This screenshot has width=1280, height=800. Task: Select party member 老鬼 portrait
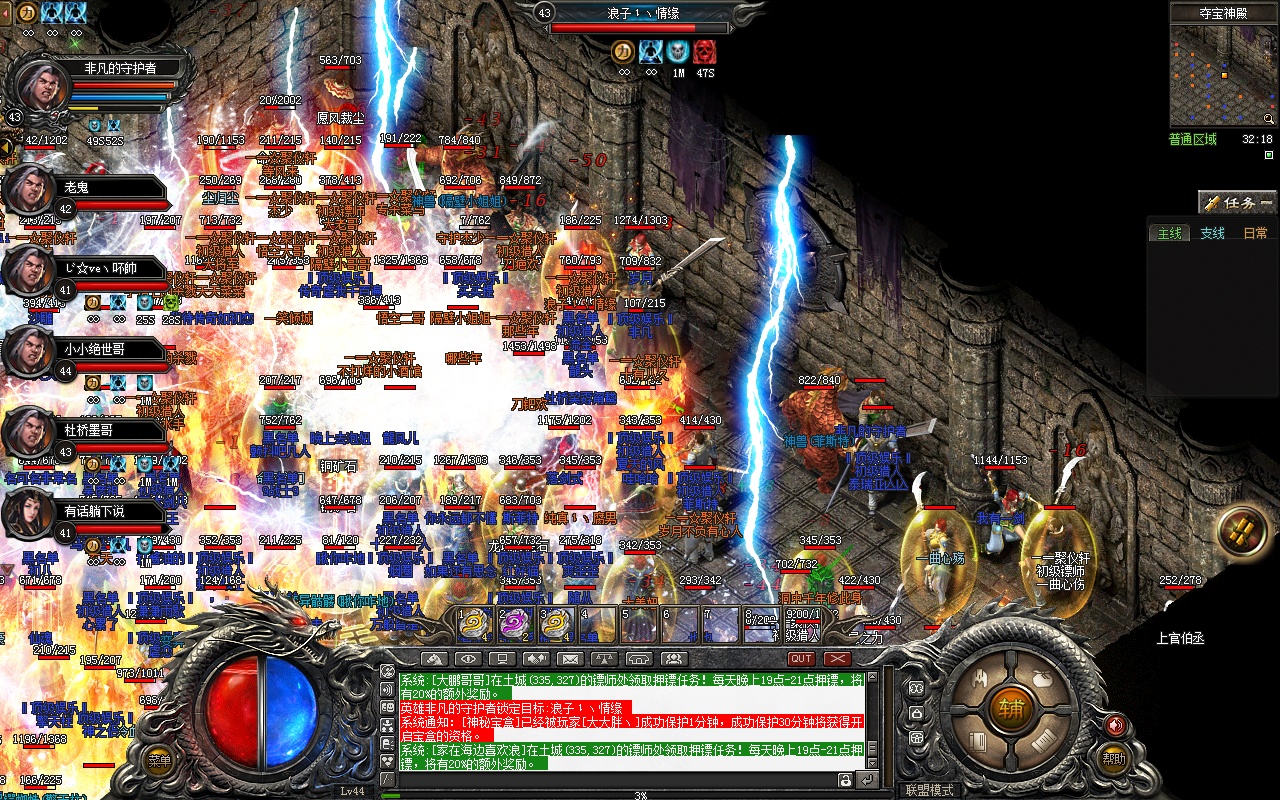point(29,190)
